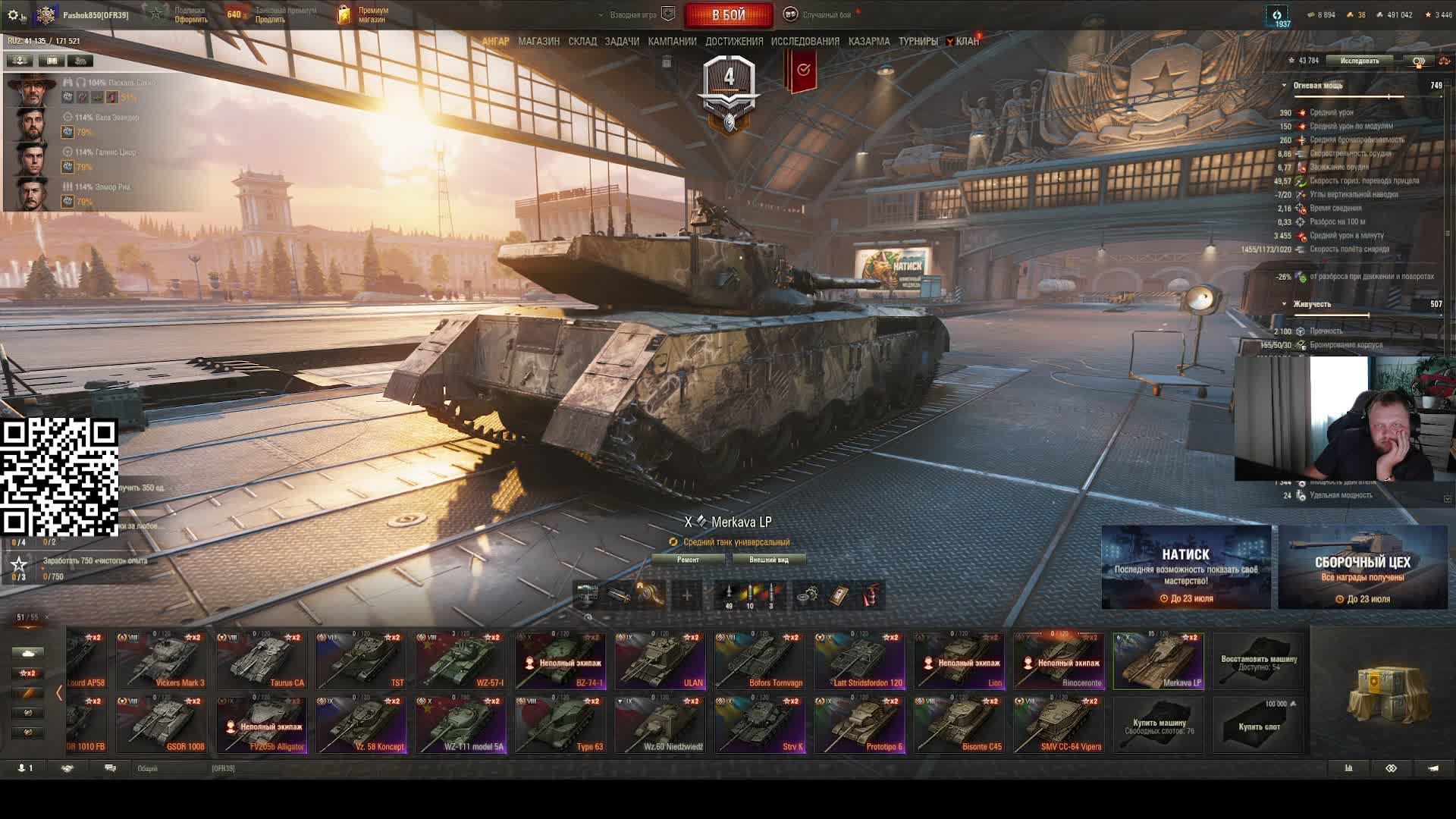Open the ТУРНИРЫ tab
The height and width of the screenshot is (819, 1456).
(x=918, y=42)
